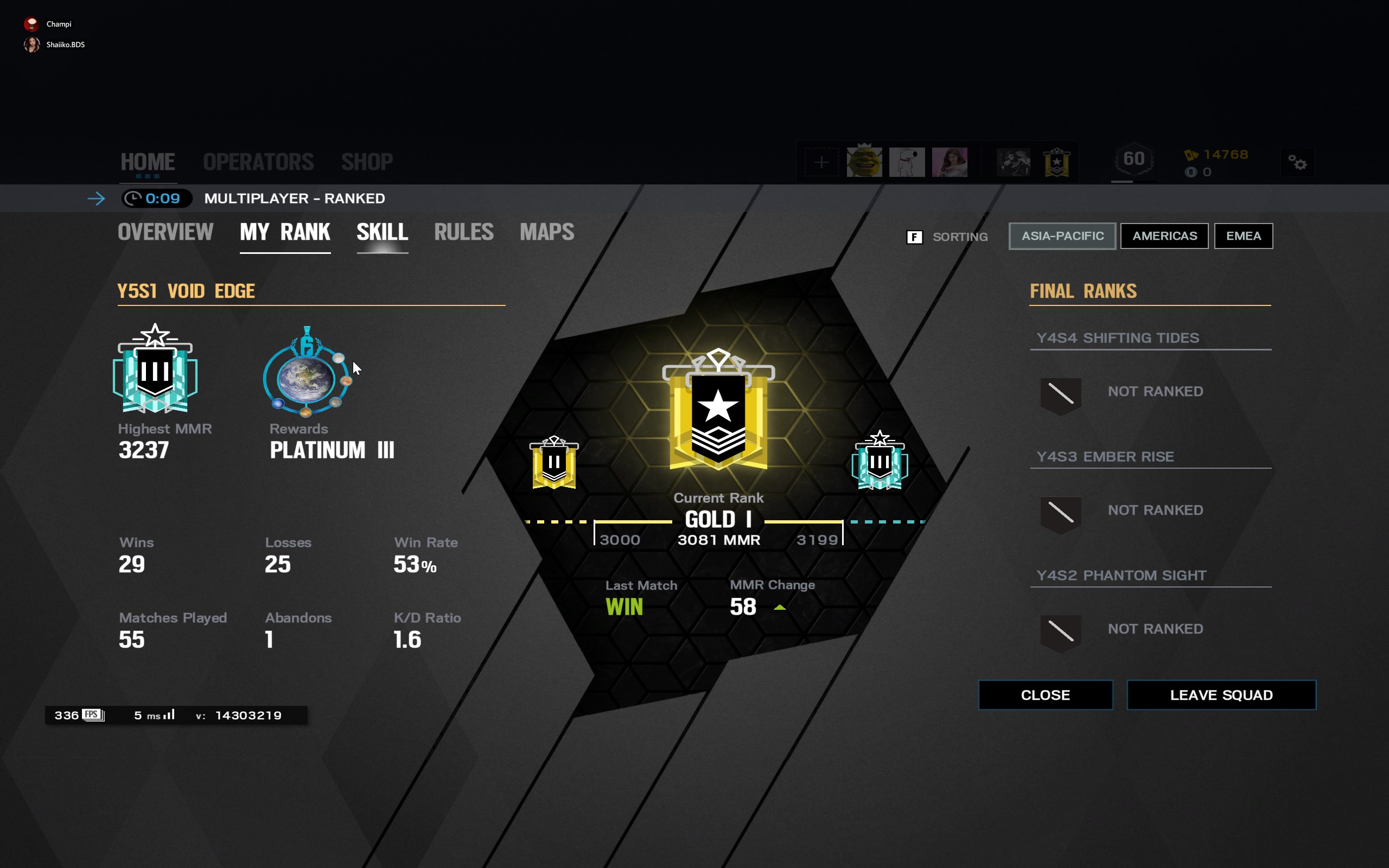Go to the Home menu

coord(148,162)
